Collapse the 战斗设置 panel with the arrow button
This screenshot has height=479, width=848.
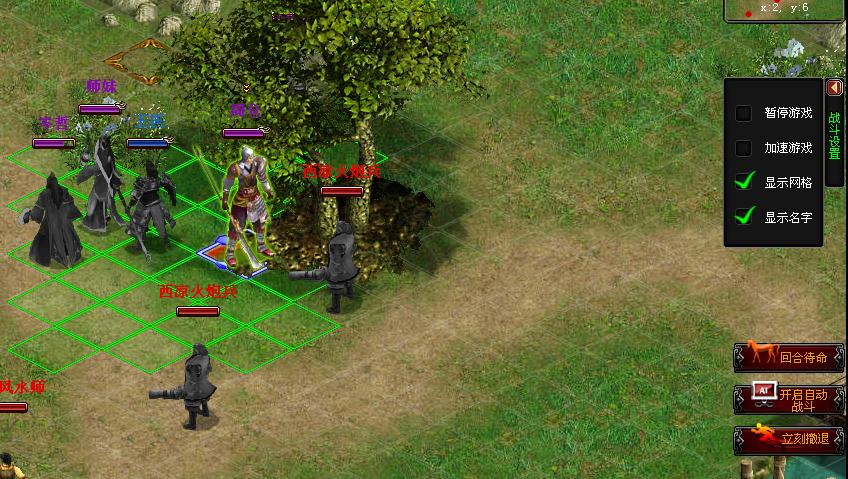click(x=835, y=88)
